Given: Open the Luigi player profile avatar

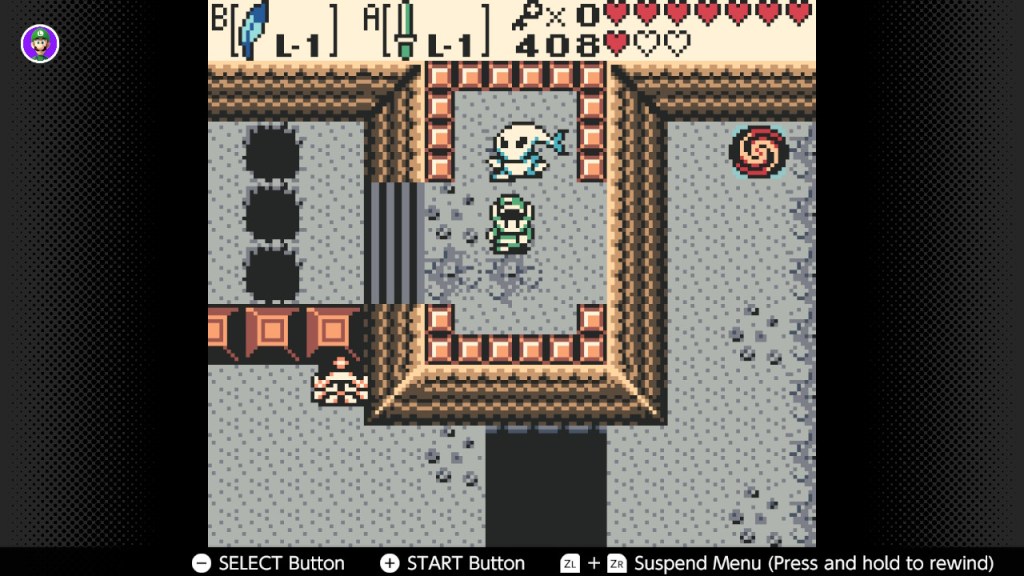Looking at the screenshot, I should tap(40, 43).
